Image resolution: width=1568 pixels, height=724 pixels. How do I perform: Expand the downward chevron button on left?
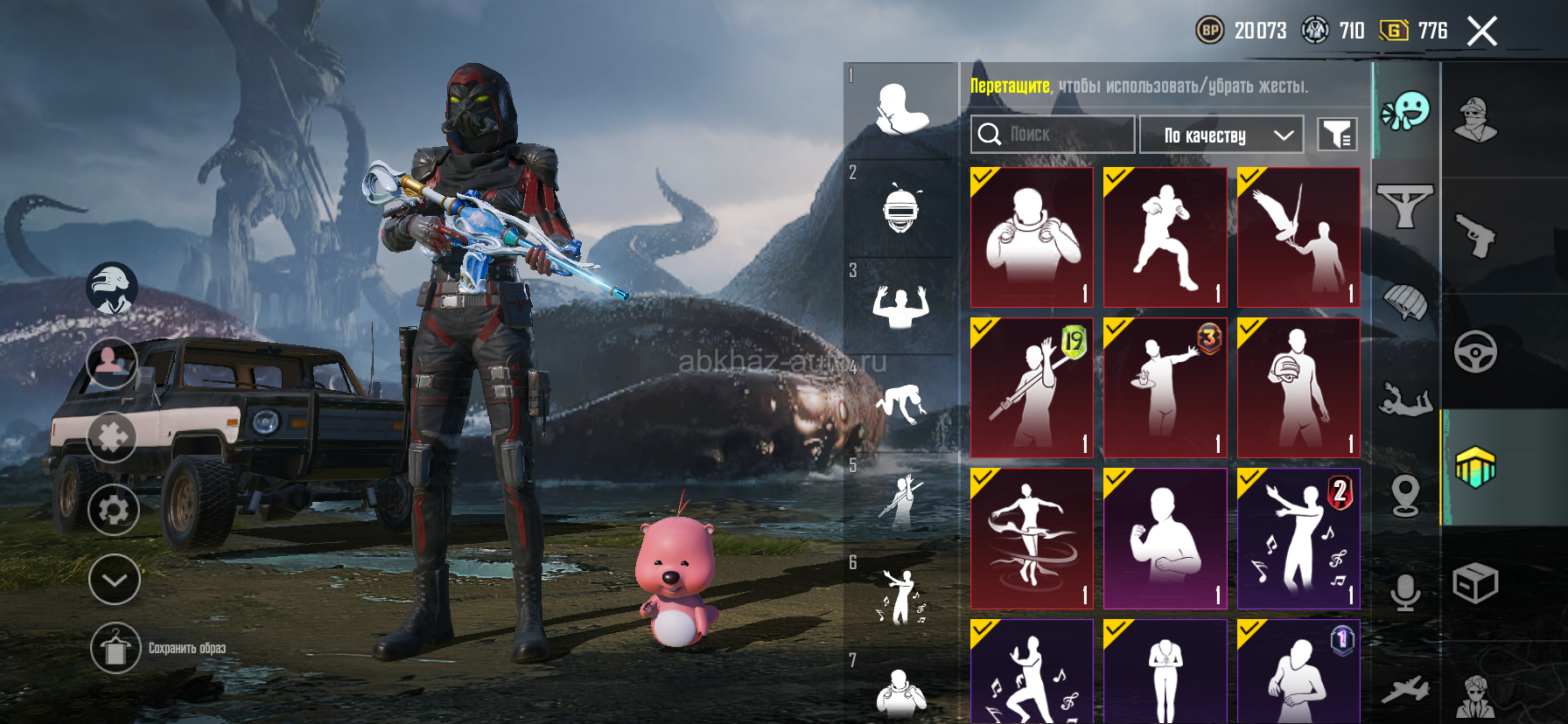click(115, 579)
